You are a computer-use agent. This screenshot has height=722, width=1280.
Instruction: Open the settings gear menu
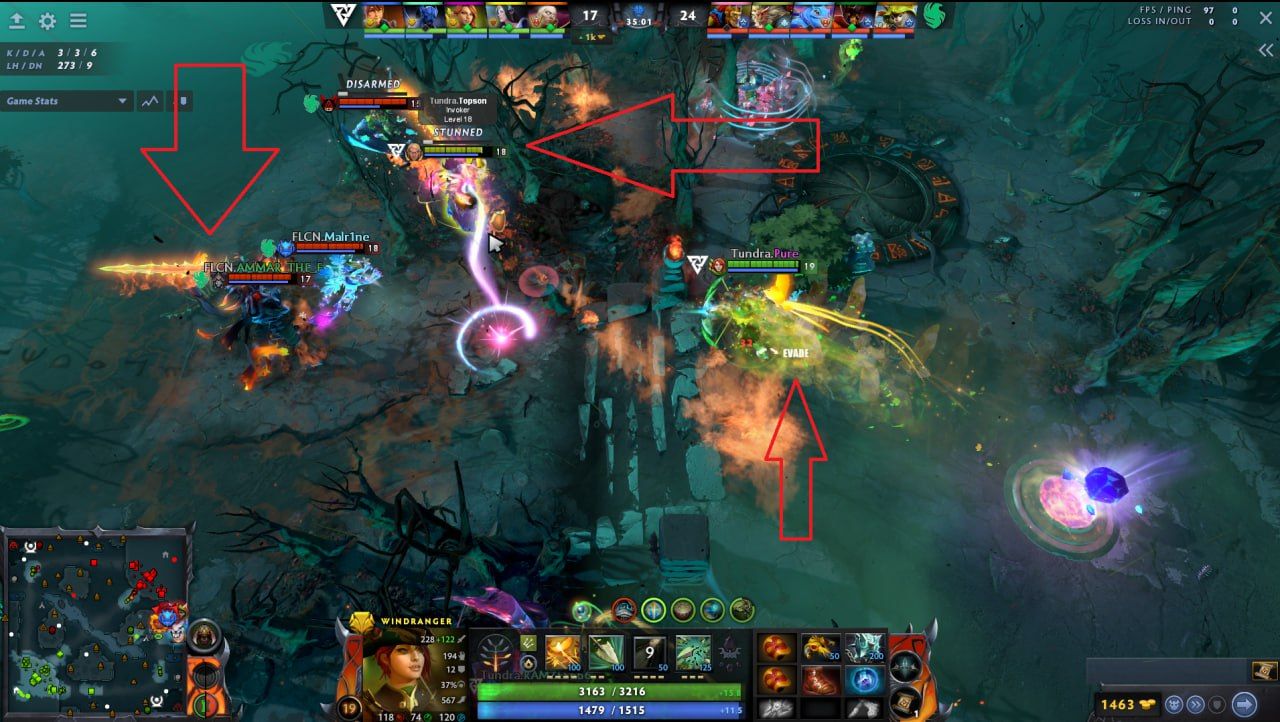coord(47,20)
